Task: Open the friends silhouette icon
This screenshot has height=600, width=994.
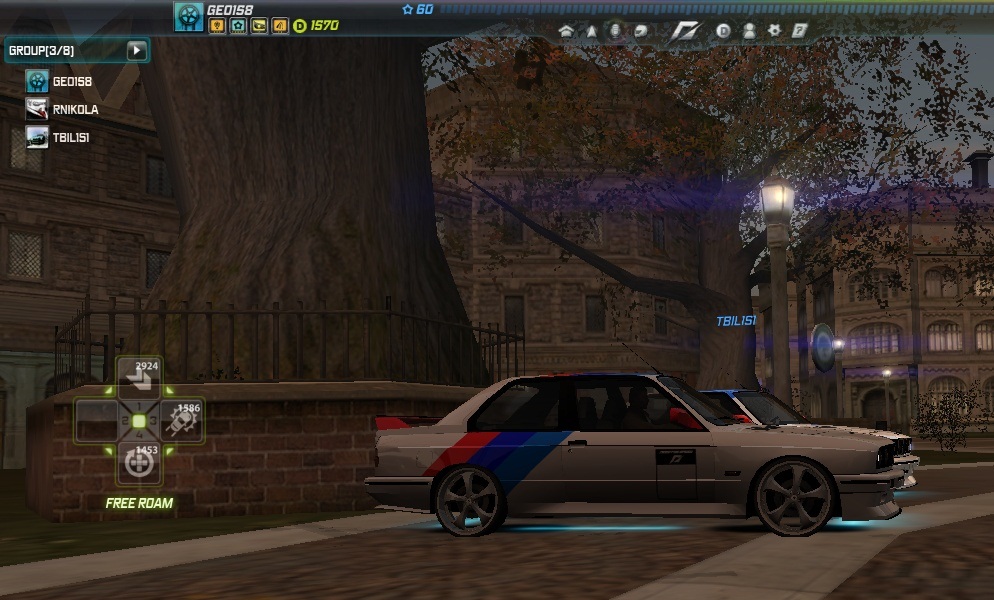Action: tap(749, 31)
